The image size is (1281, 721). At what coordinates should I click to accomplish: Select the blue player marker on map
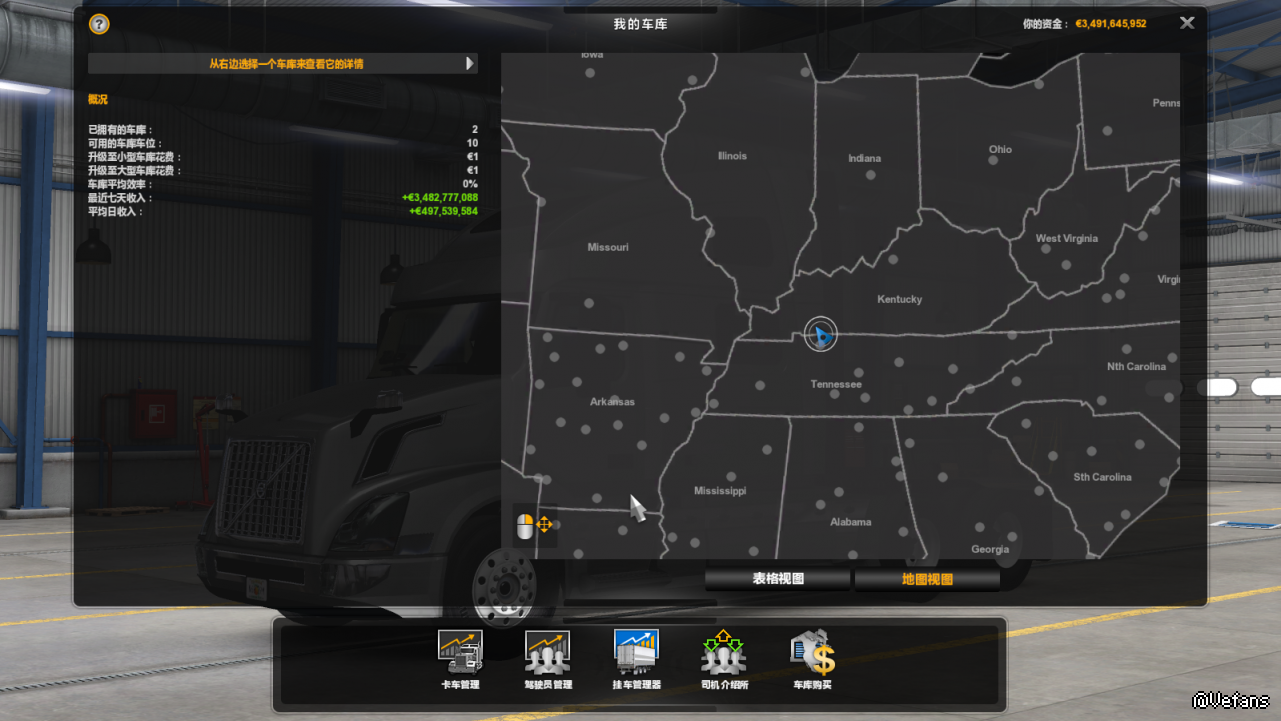[x=820, y=335]
